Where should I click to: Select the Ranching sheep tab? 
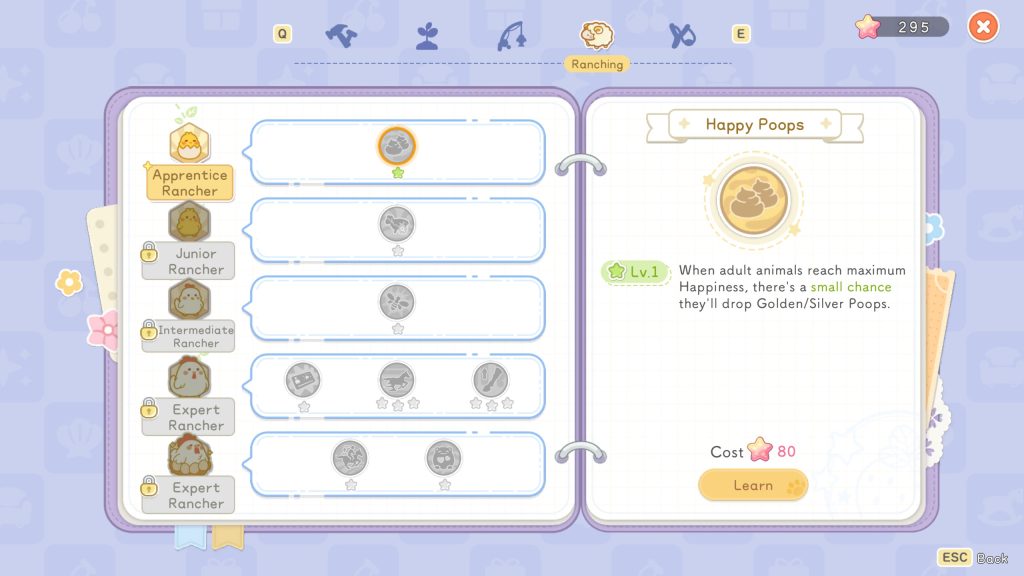(597, 35)
